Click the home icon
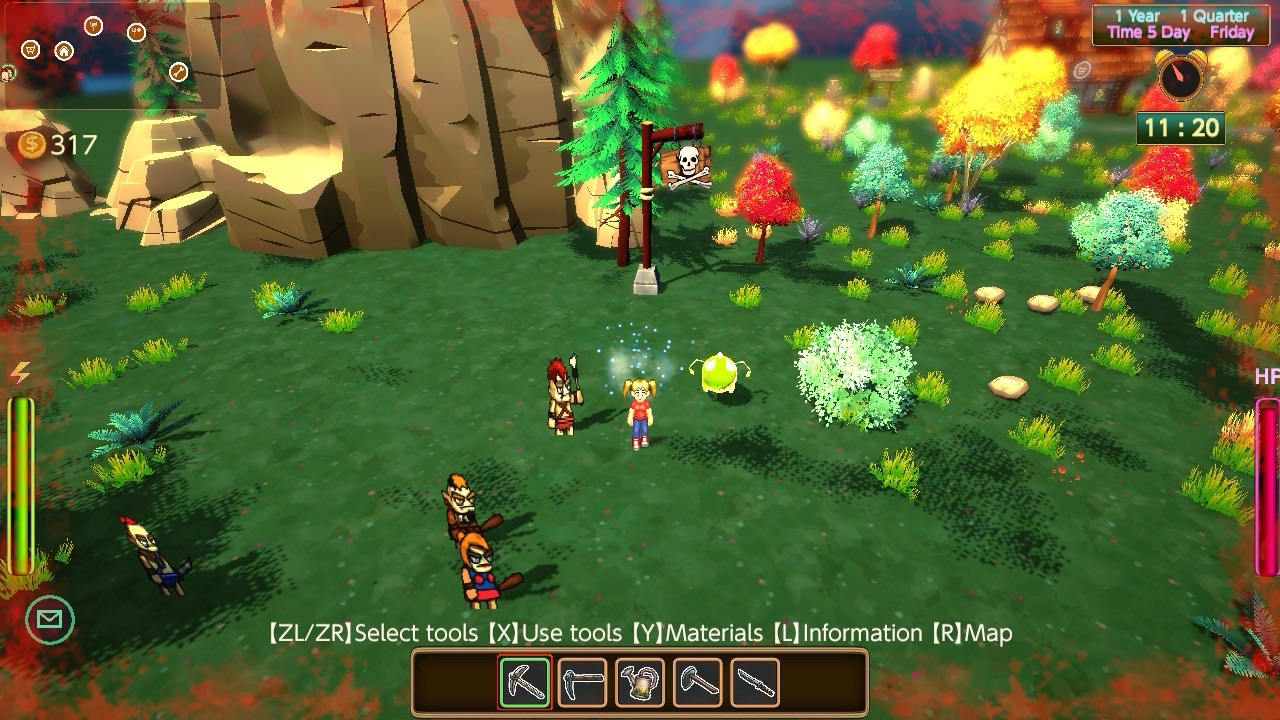Viewport: 1280px width, 720px height. (x=64, y=51)
